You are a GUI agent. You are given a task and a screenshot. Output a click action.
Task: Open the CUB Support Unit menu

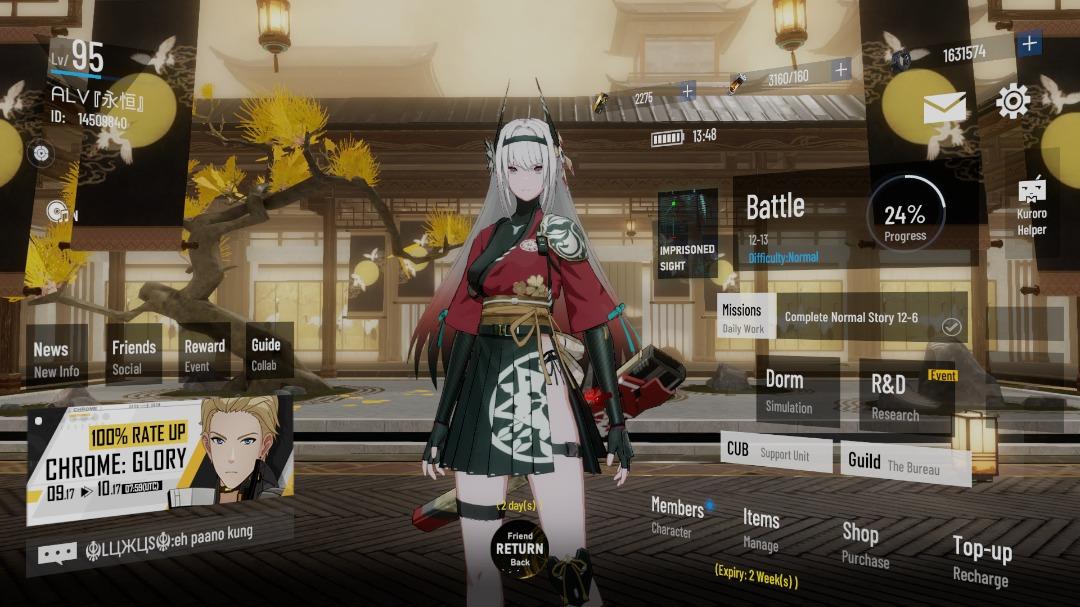tap(775, 452)
